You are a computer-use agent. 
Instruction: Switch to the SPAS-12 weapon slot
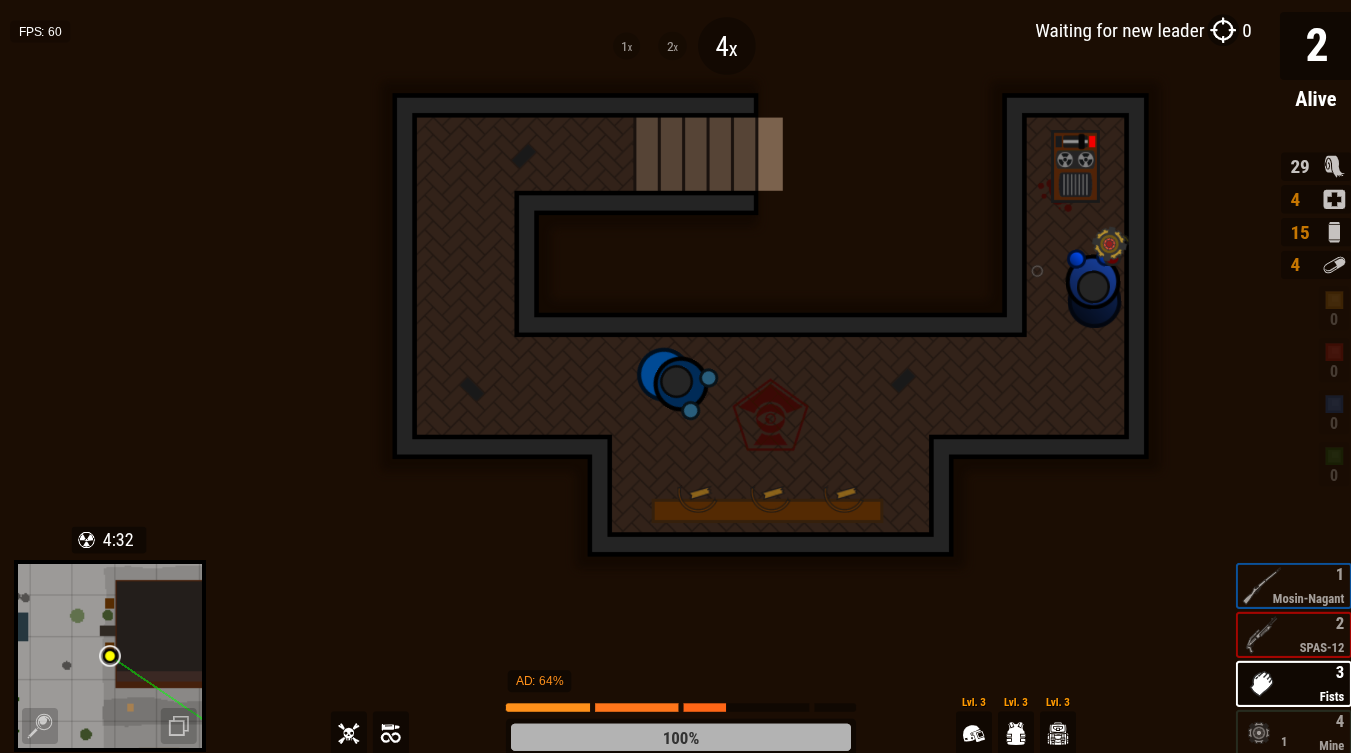tap(1293, 634)
